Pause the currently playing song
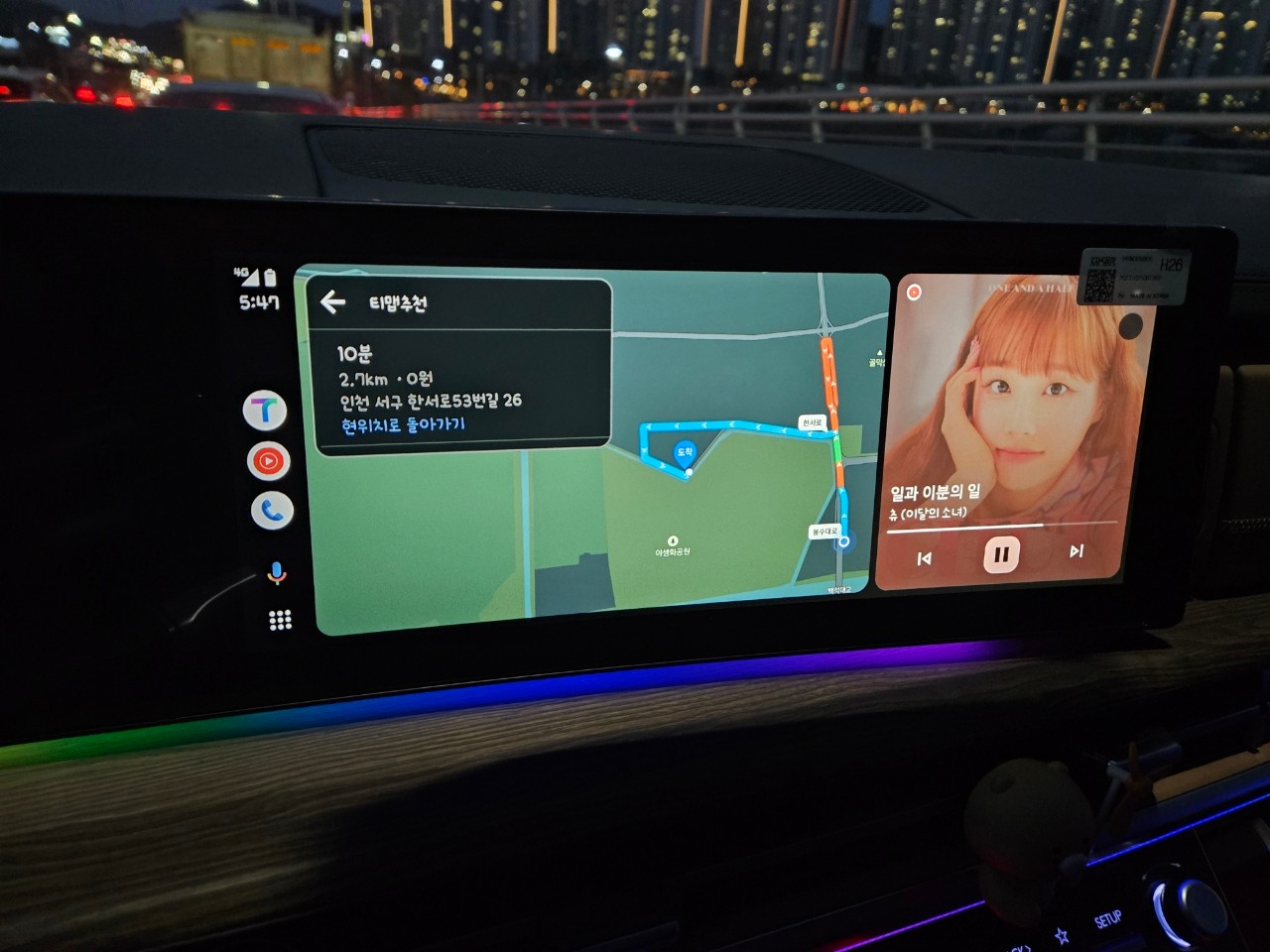This screenshot has height=952, width=1270. point(1001,554)
